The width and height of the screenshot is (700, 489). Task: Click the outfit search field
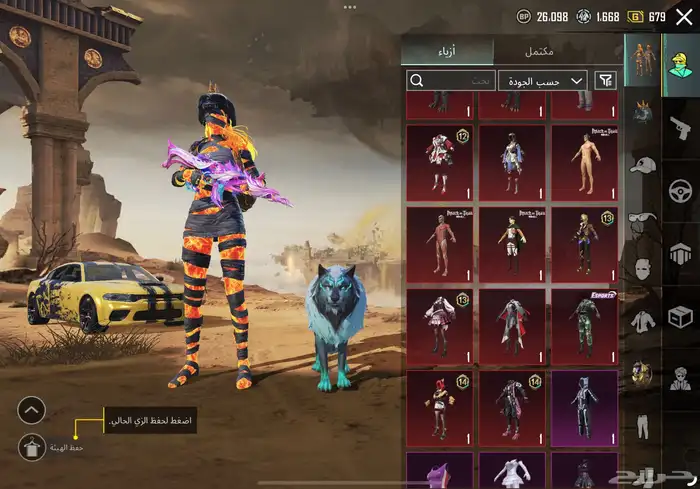pos(452,80)
